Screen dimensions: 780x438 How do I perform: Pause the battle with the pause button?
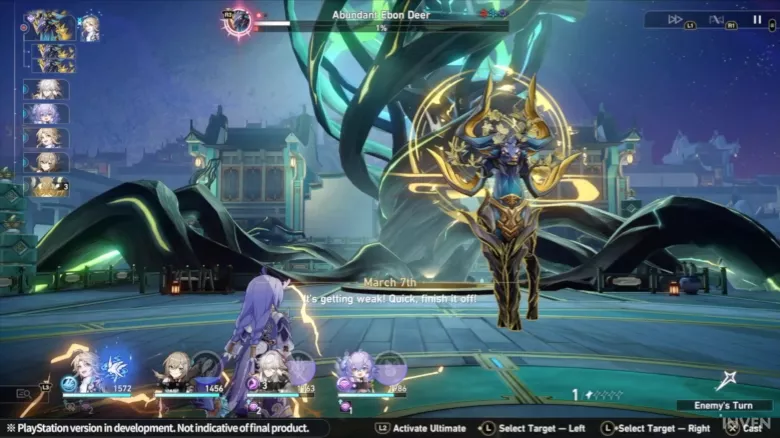pyautogui.click(x=756, y=19)
